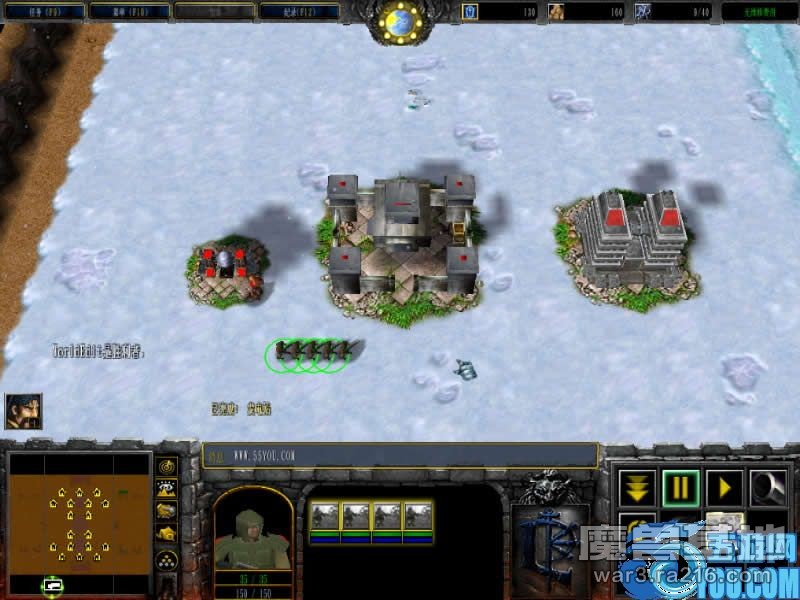Activate the yellow right-arrow command

pos(725,488)
